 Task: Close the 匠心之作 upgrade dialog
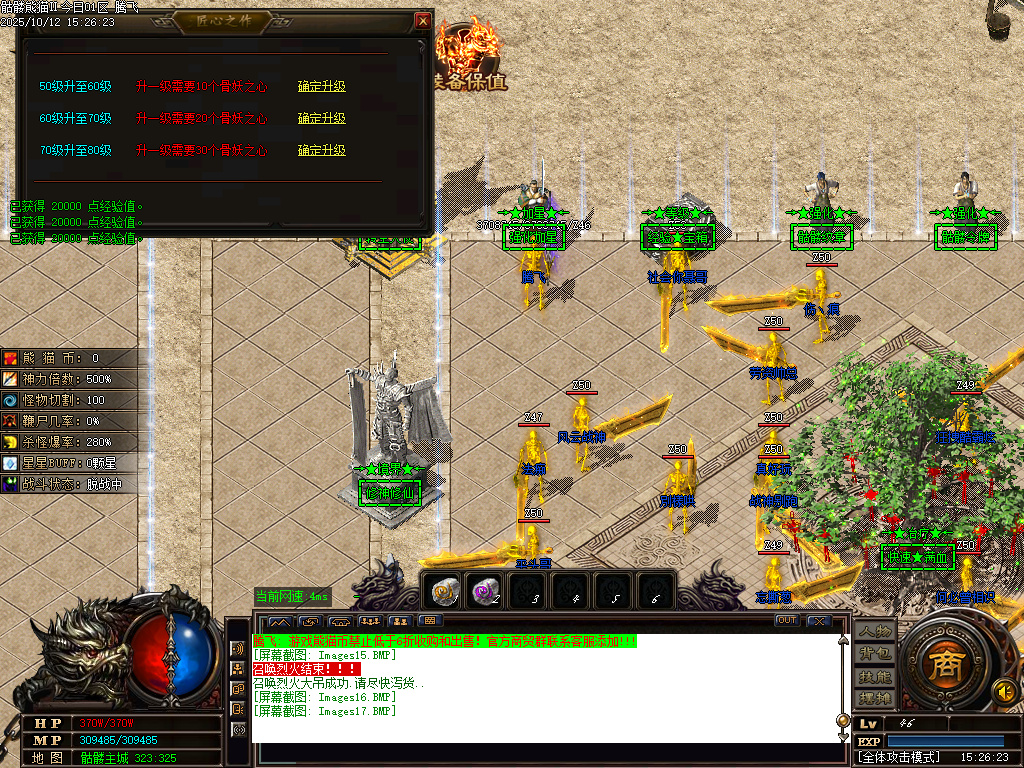(x=423, y=21)
